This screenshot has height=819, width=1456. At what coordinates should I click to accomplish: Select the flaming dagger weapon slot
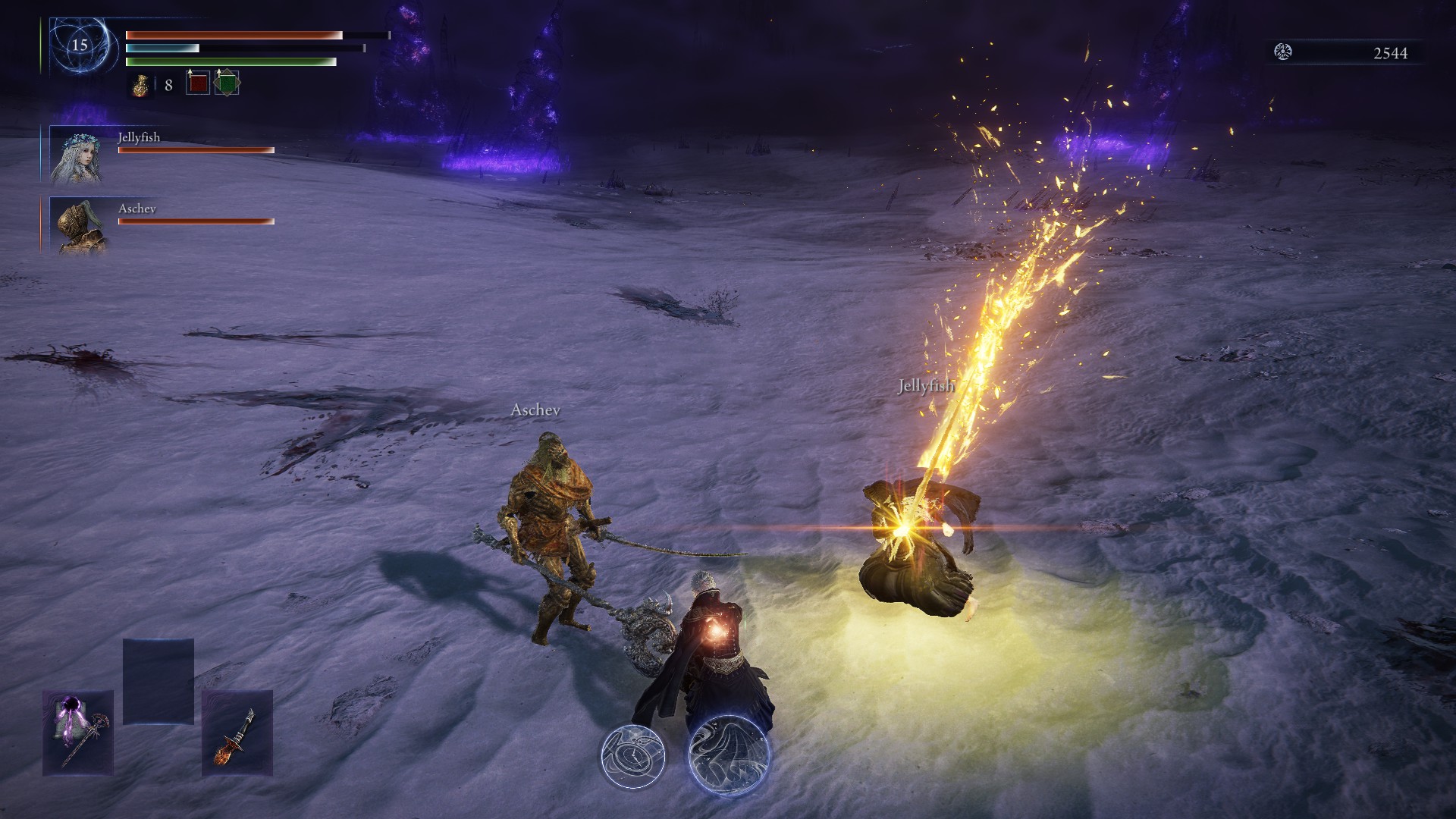coord(237,732)
